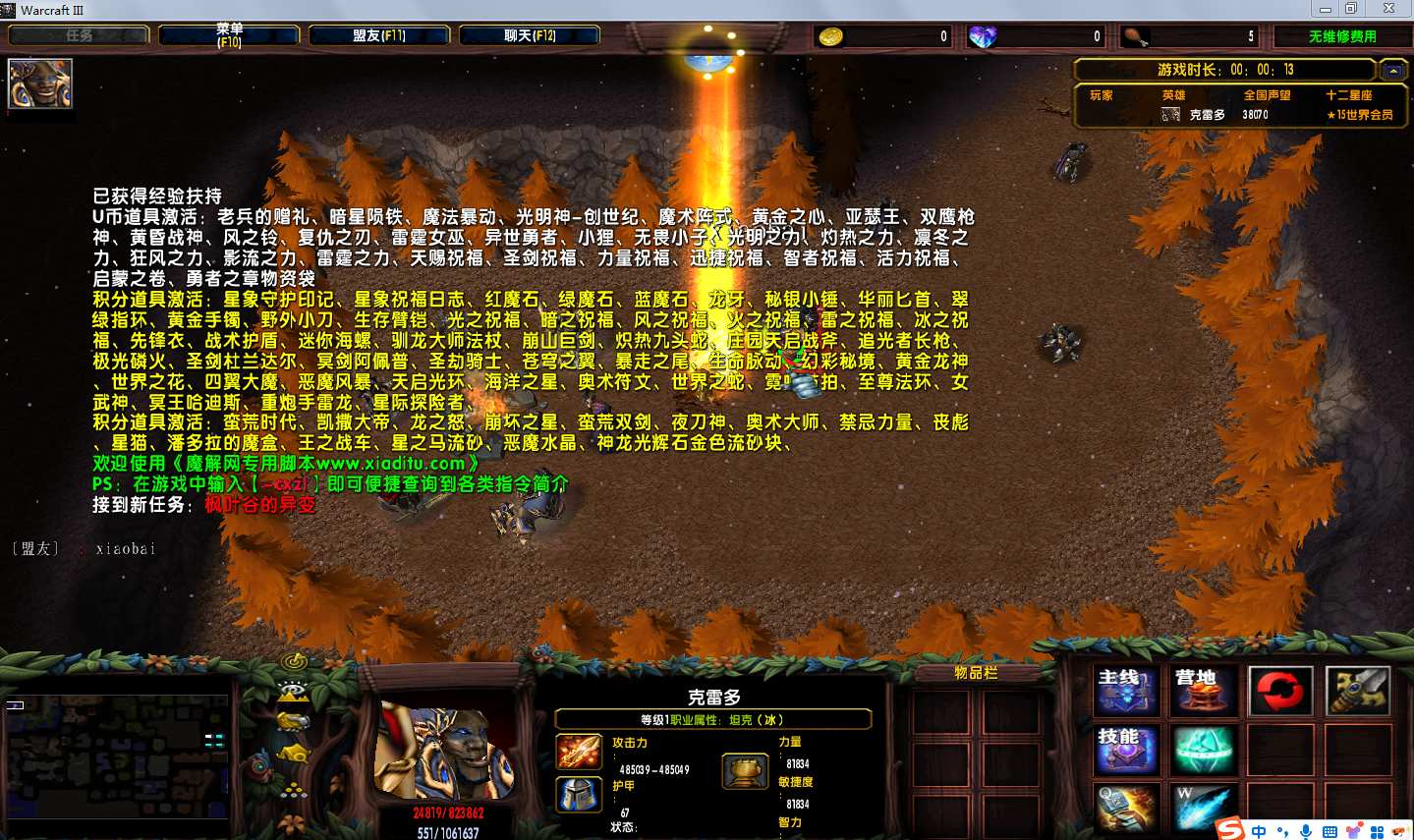
Task: Open the 营地 camp command
Action: point(1203,691)
